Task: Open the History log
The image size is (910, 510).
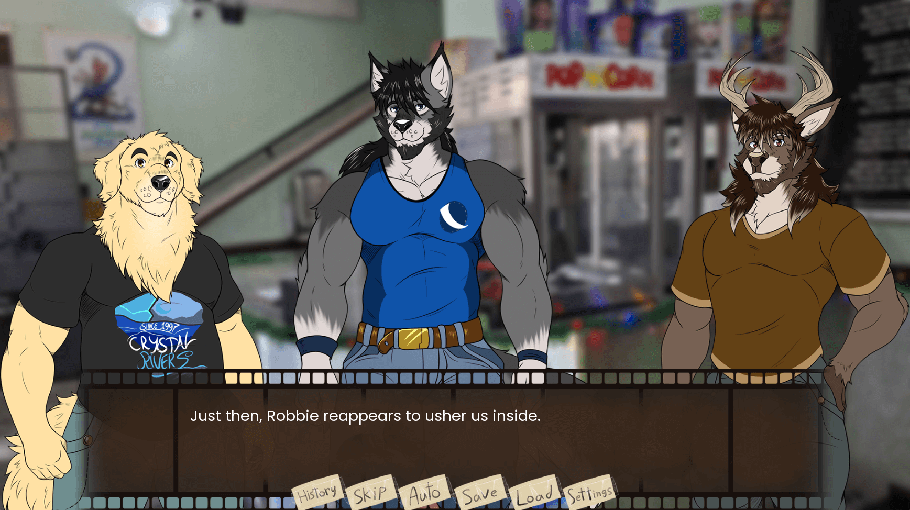Action: point(317,492)
